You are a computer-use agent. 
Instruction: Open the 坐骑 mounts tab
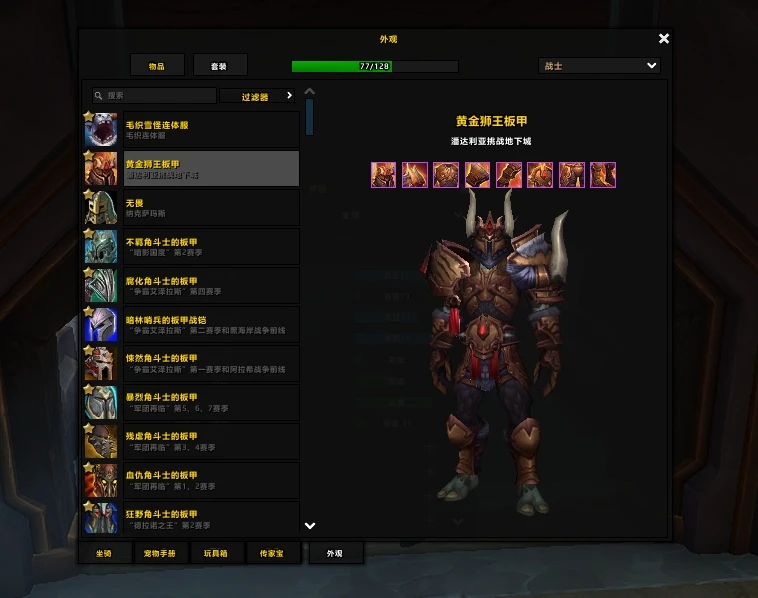tap(104, 553)
